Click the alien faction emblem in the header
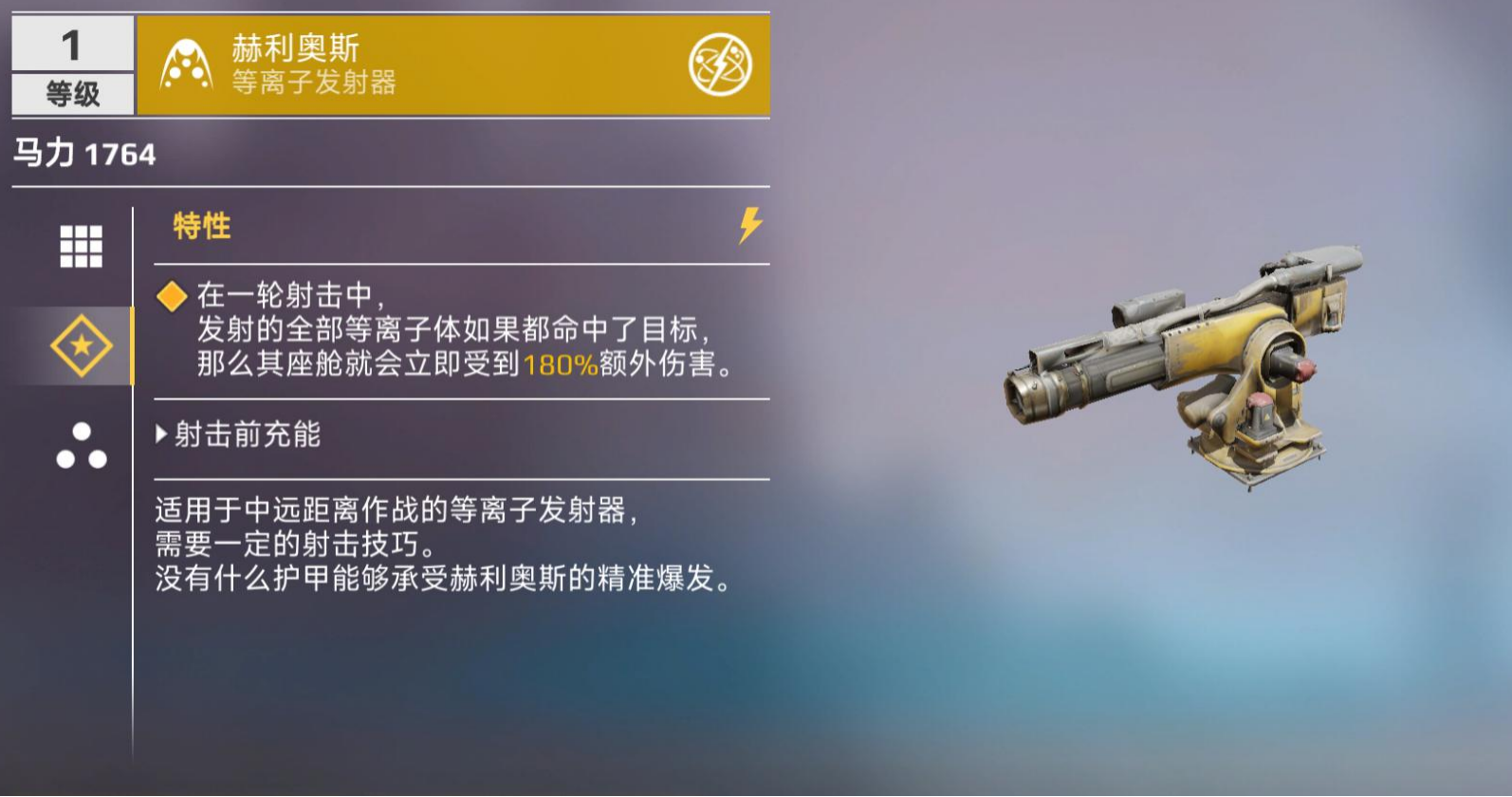The image size is (1512, 797). click(184, 65)
